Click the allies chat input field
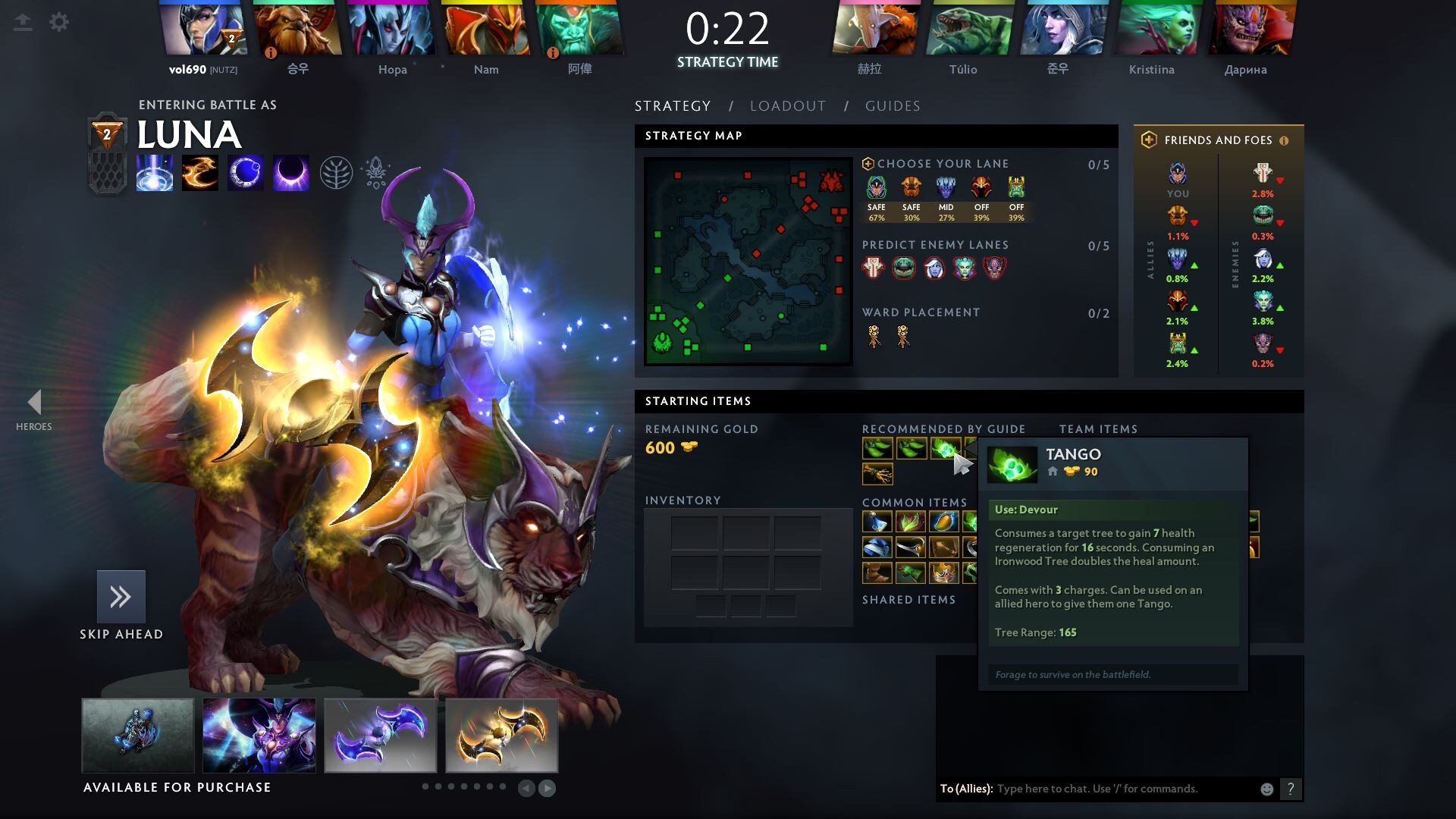 tap(1100, 789)
